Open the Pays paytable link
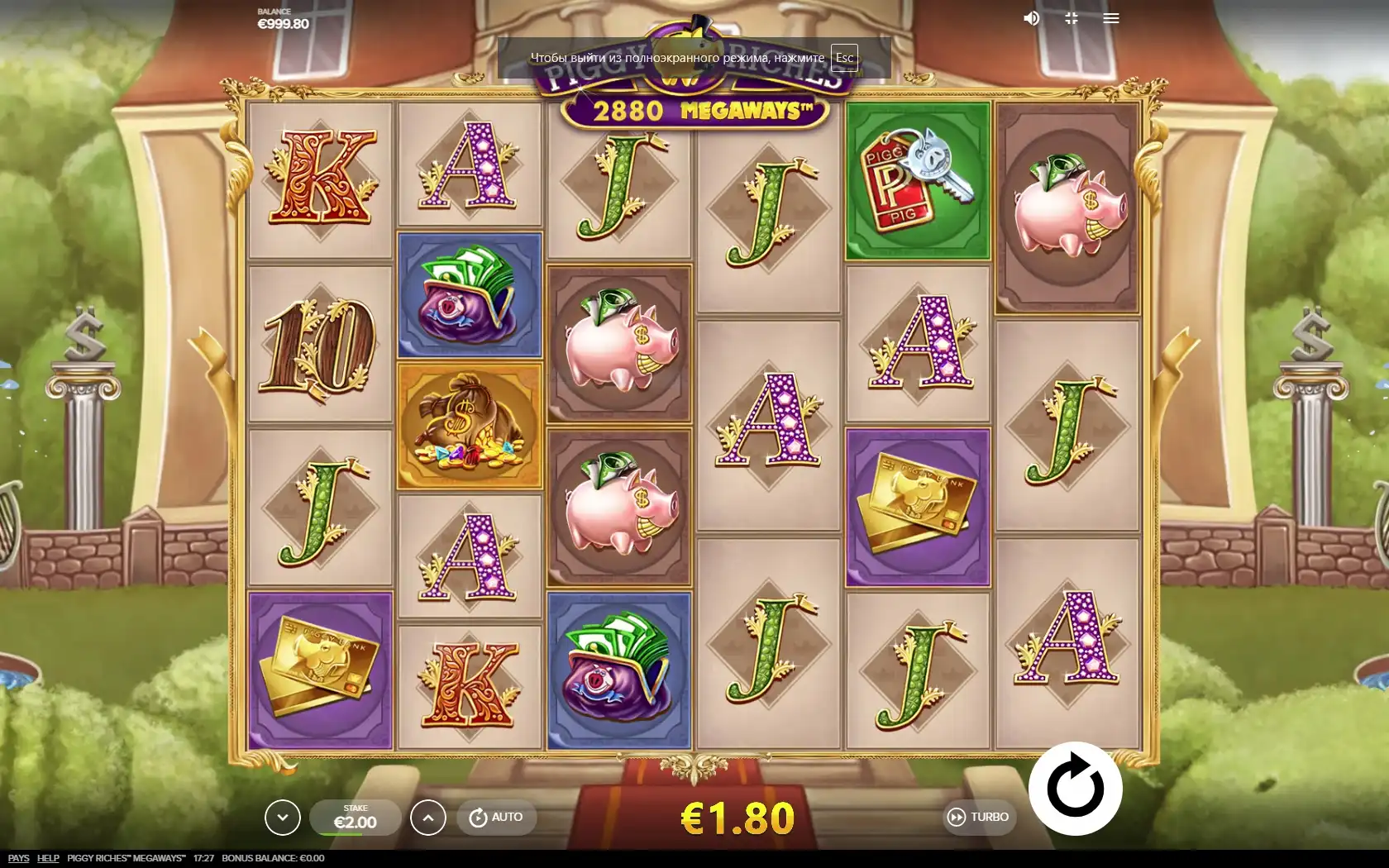The width and height of the screenshot is (1389, 868). point(18,858)
